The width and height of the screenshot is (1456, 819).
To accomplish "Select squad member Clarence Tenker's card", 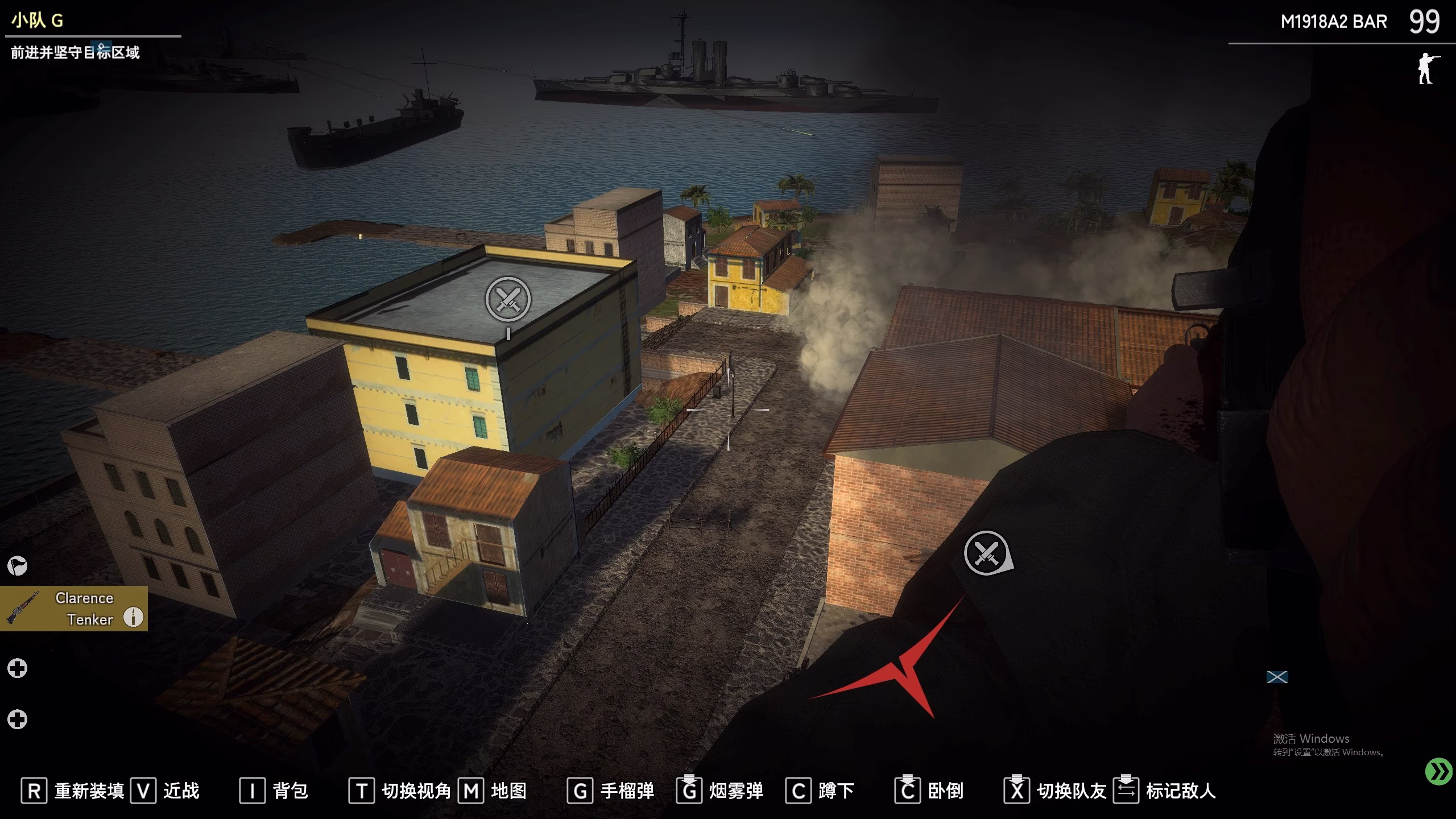I will coord(73,608).
